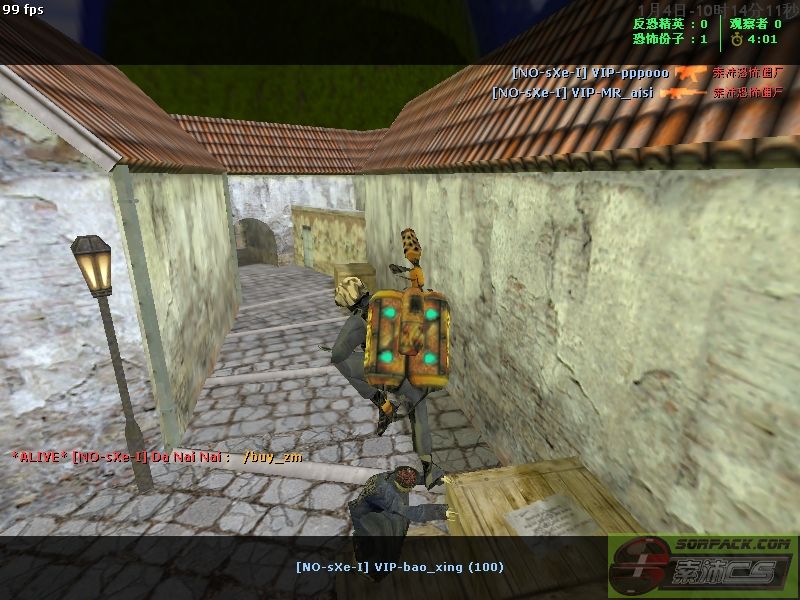Select the VIP-MR_aisi kill feed entry
Screen dimensions: 800x600
573,93
